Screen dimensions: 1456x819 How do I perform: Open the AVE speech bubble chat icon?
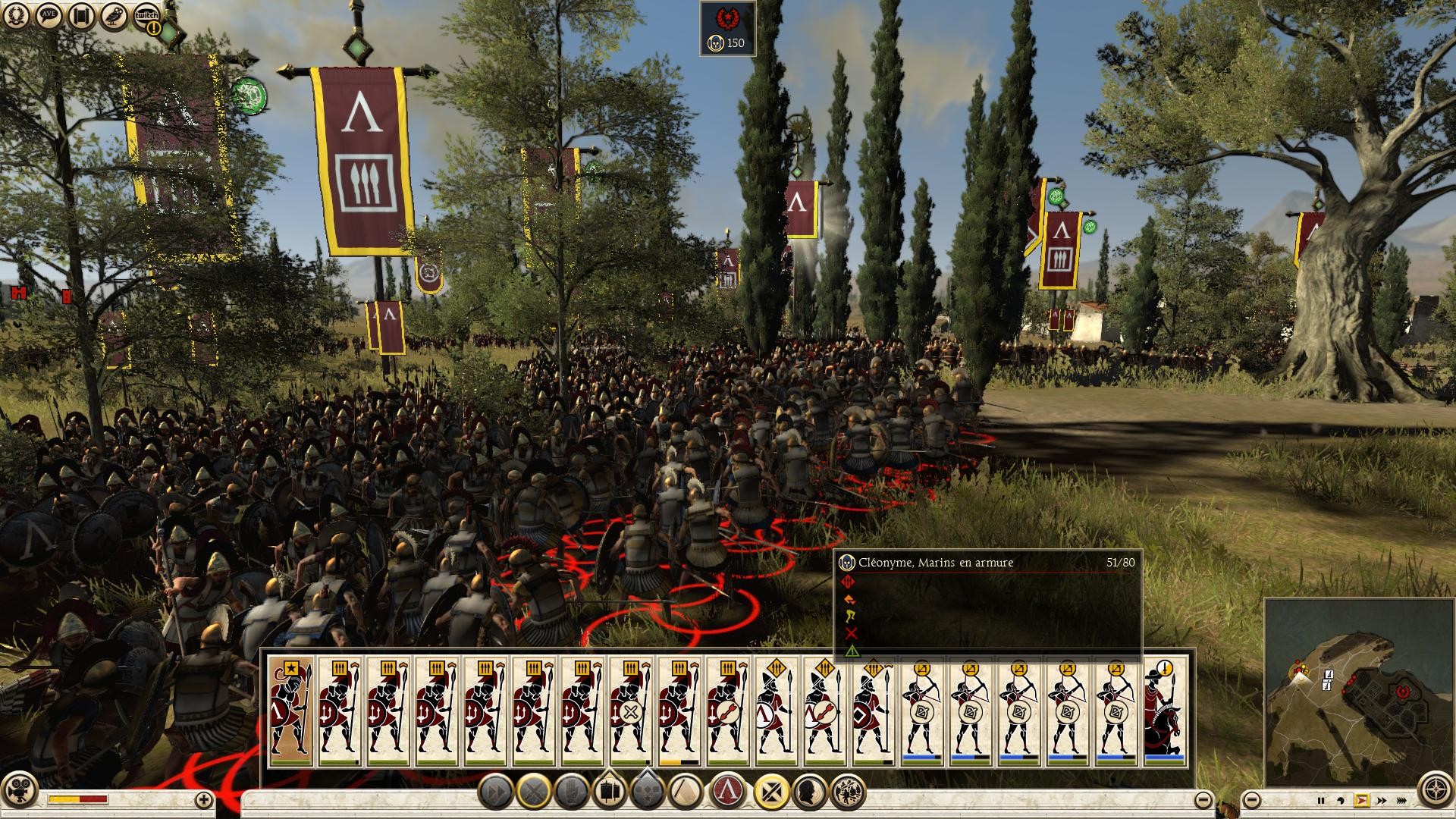point(47,15)
